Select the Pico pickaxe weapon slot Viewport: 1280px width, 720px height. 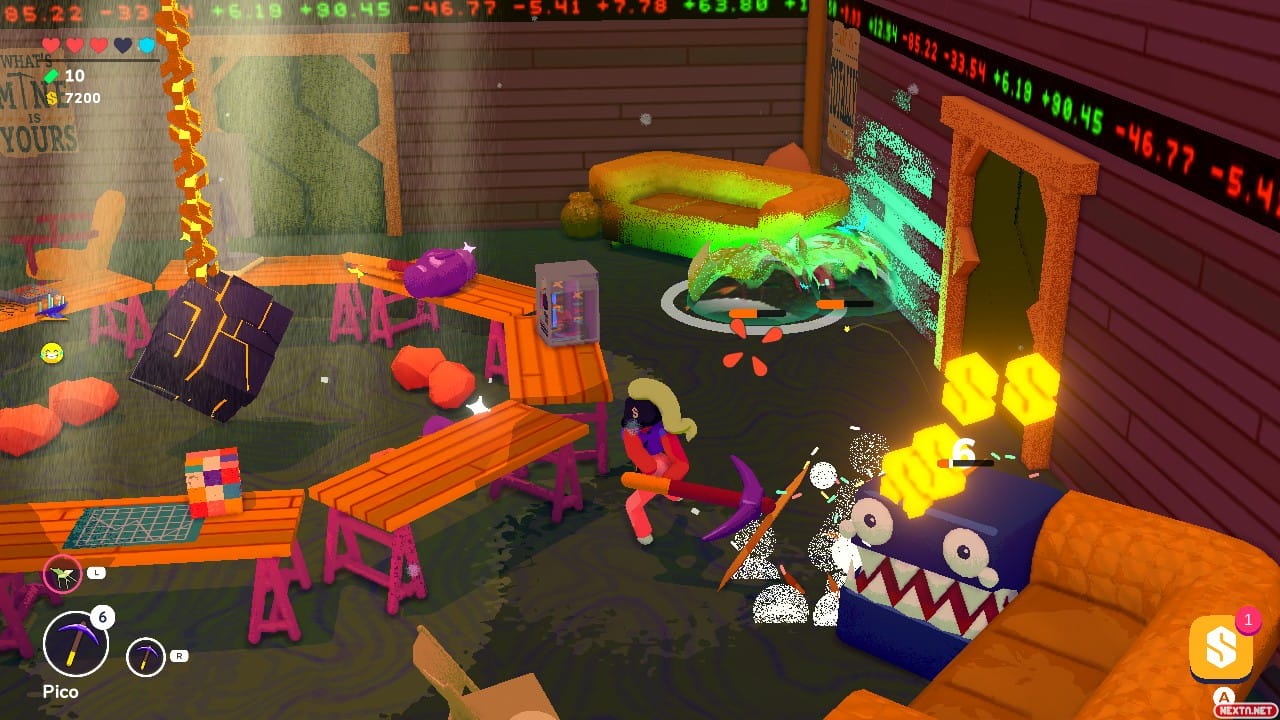pyautogui.click(x=75, y=644)
